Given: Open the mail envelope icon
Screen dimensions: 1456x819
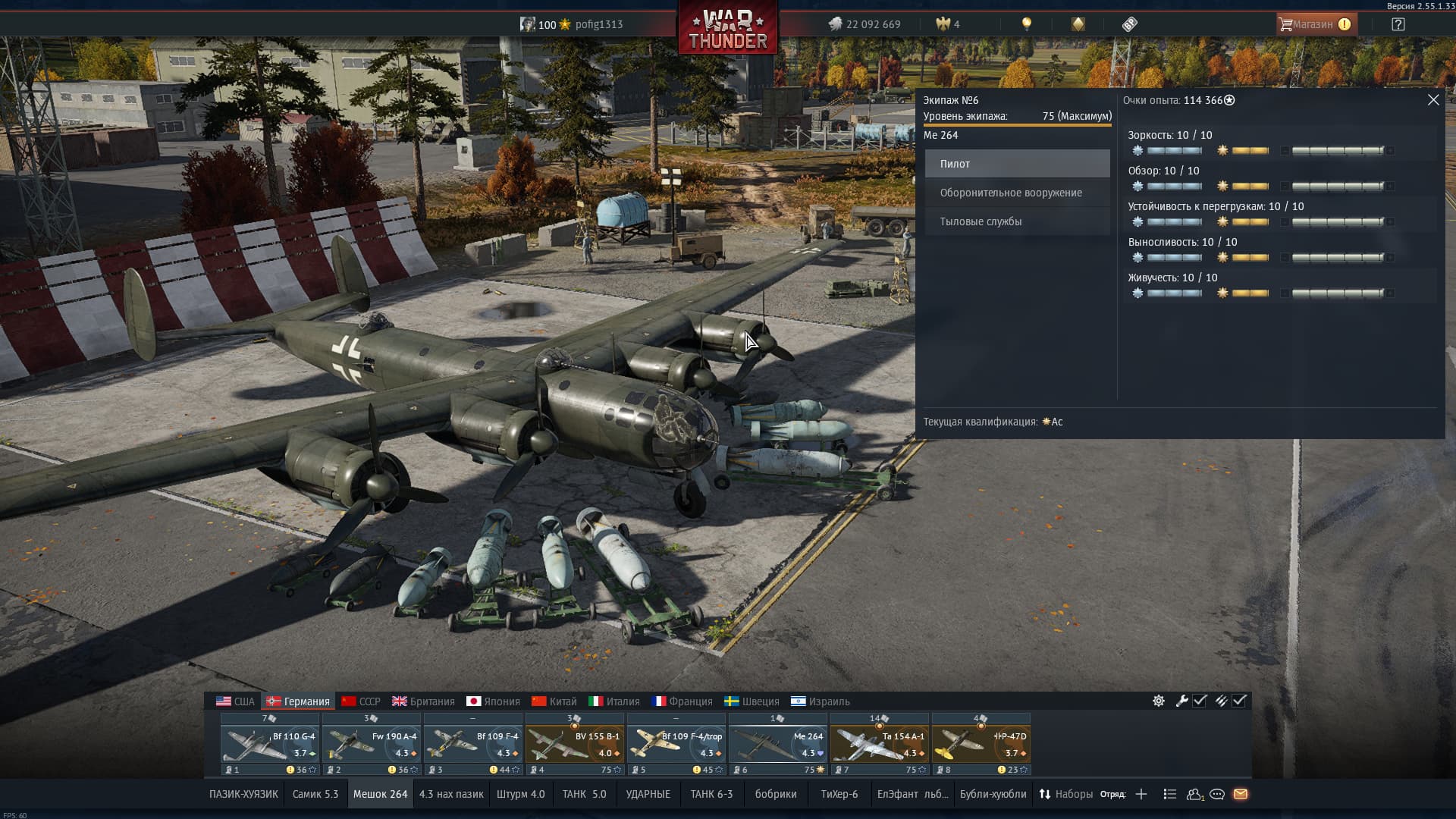Looking at the screenshot, I should (1241, 794).
